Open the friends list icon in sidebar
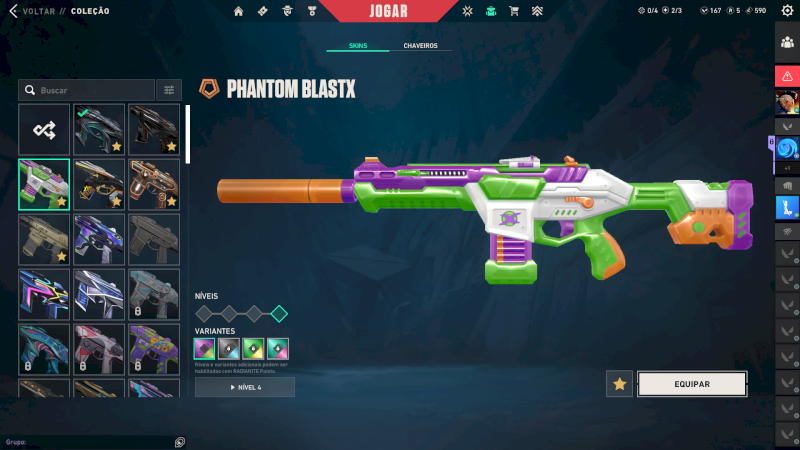The width and height of the screenshot is (800, 450). click(786, 40)
